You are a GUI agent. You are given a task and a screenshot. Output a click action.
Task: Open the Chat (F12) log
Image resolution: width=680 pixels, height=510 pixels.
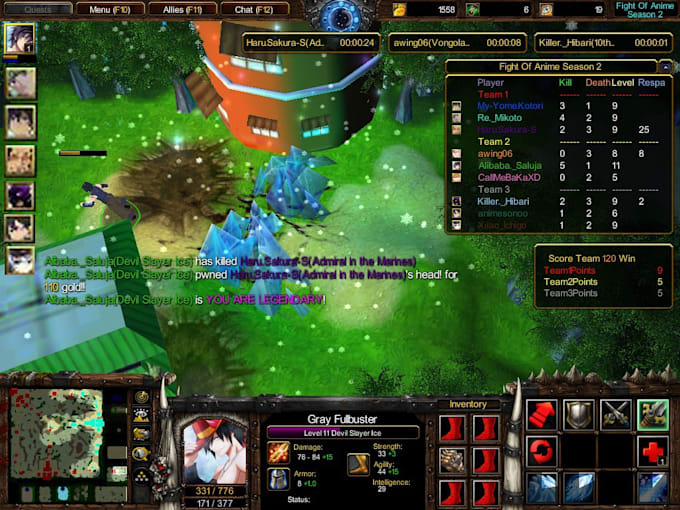click(254, 9)
